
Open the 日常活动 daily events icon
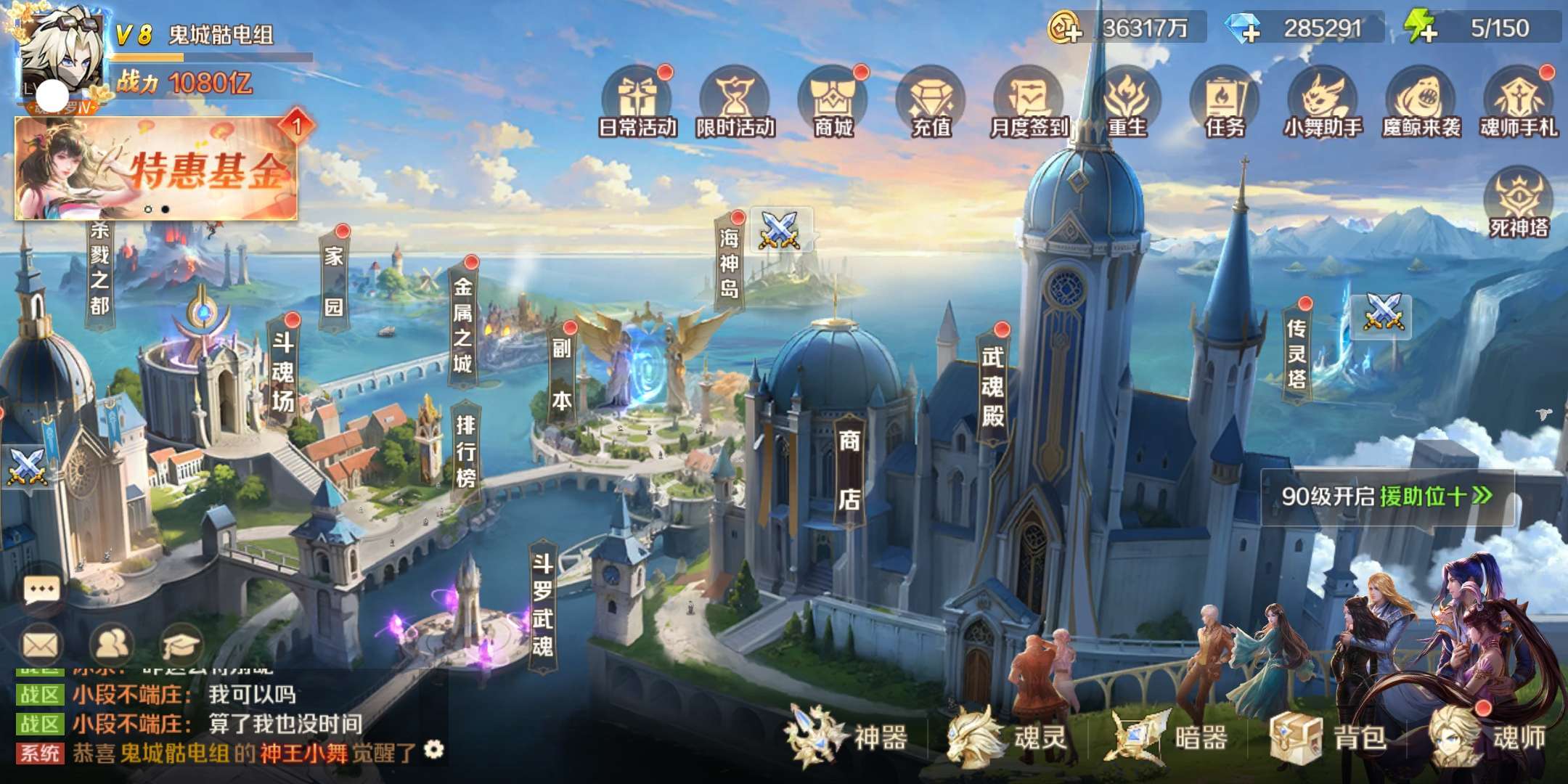(637, 103)
